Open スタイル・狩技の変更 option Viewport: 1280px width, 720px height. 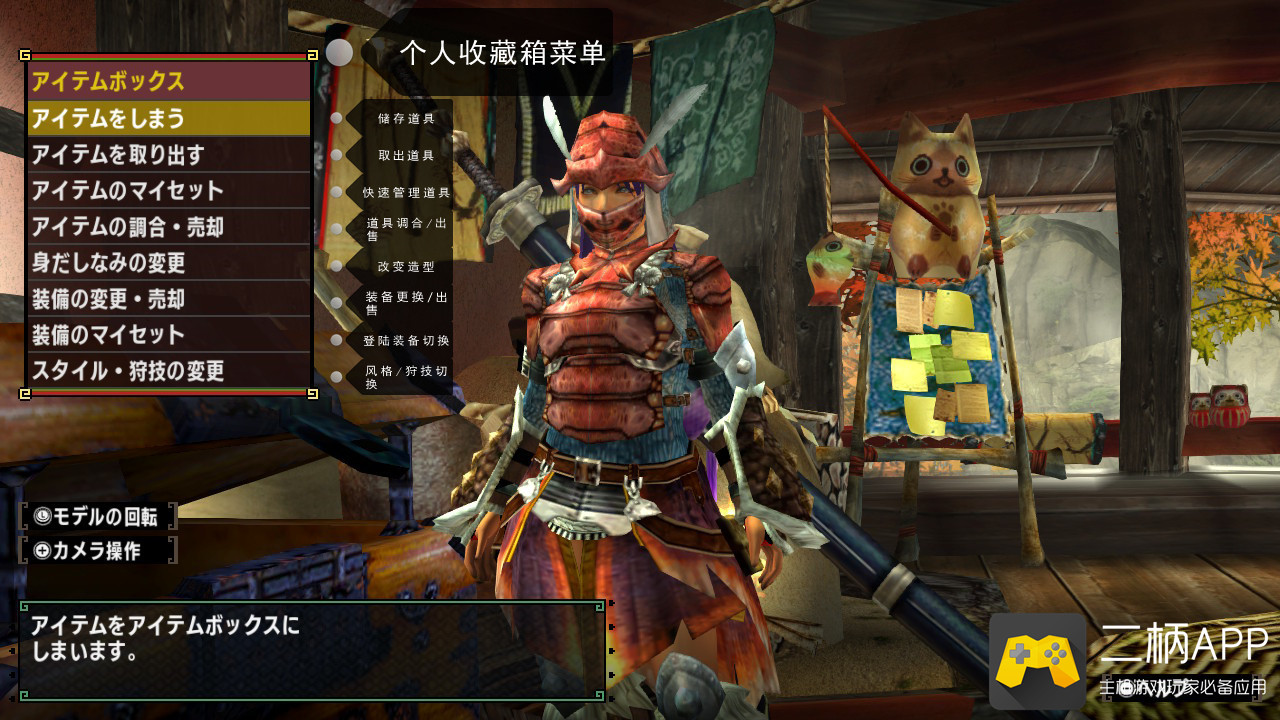click(168, 371)
